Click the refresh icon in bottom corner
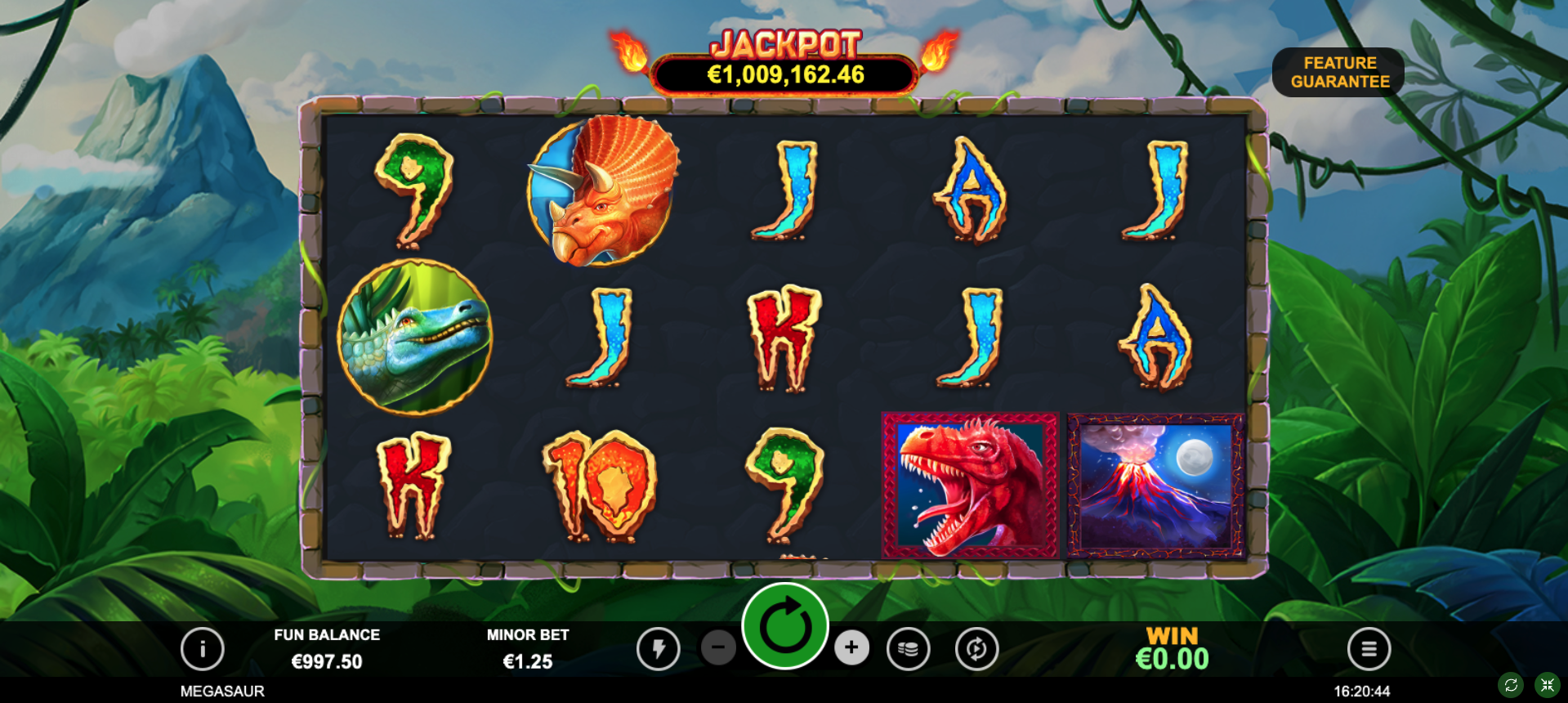 (1511, 685)
